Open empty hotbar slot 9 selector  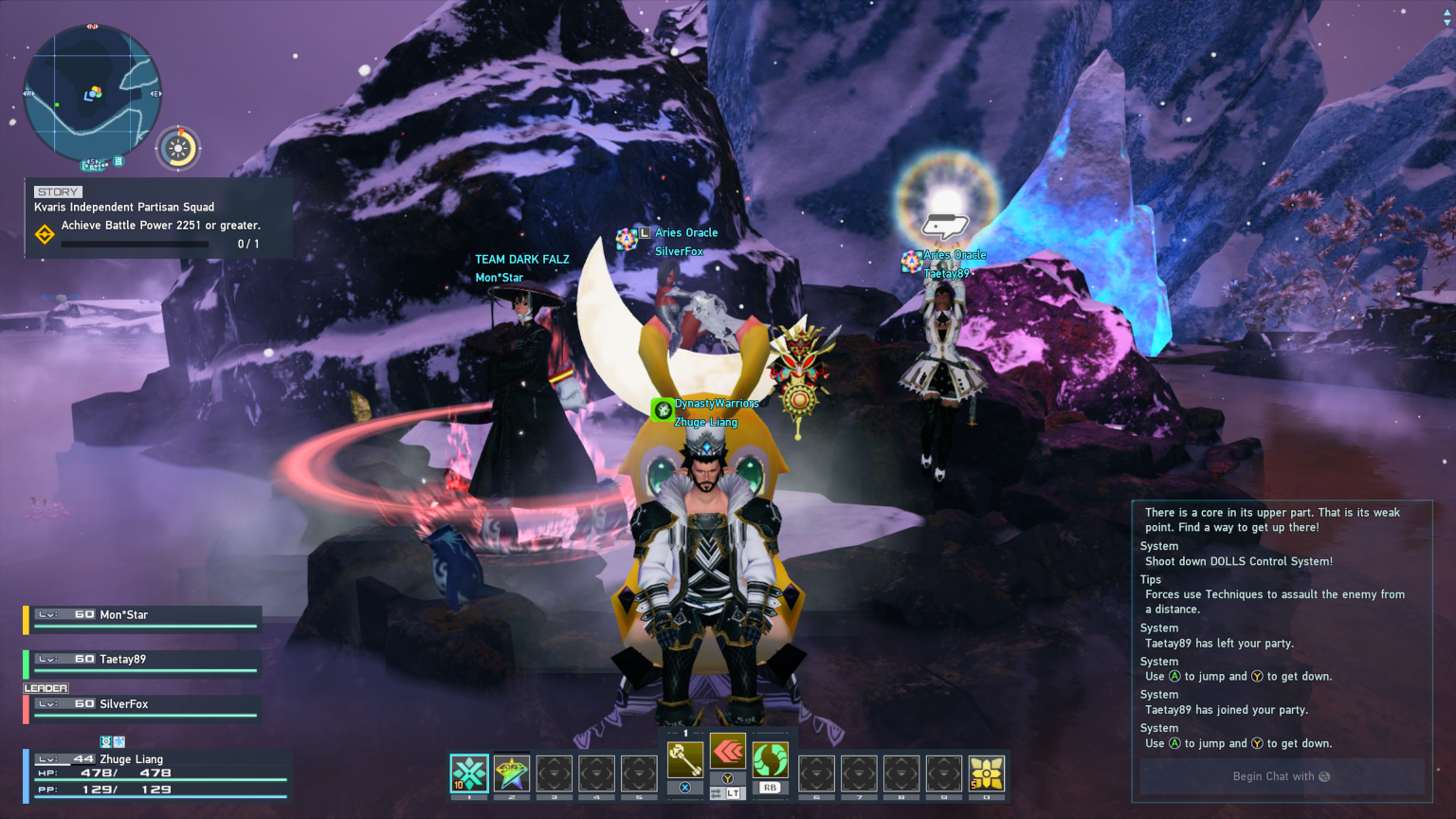point(943,774)
